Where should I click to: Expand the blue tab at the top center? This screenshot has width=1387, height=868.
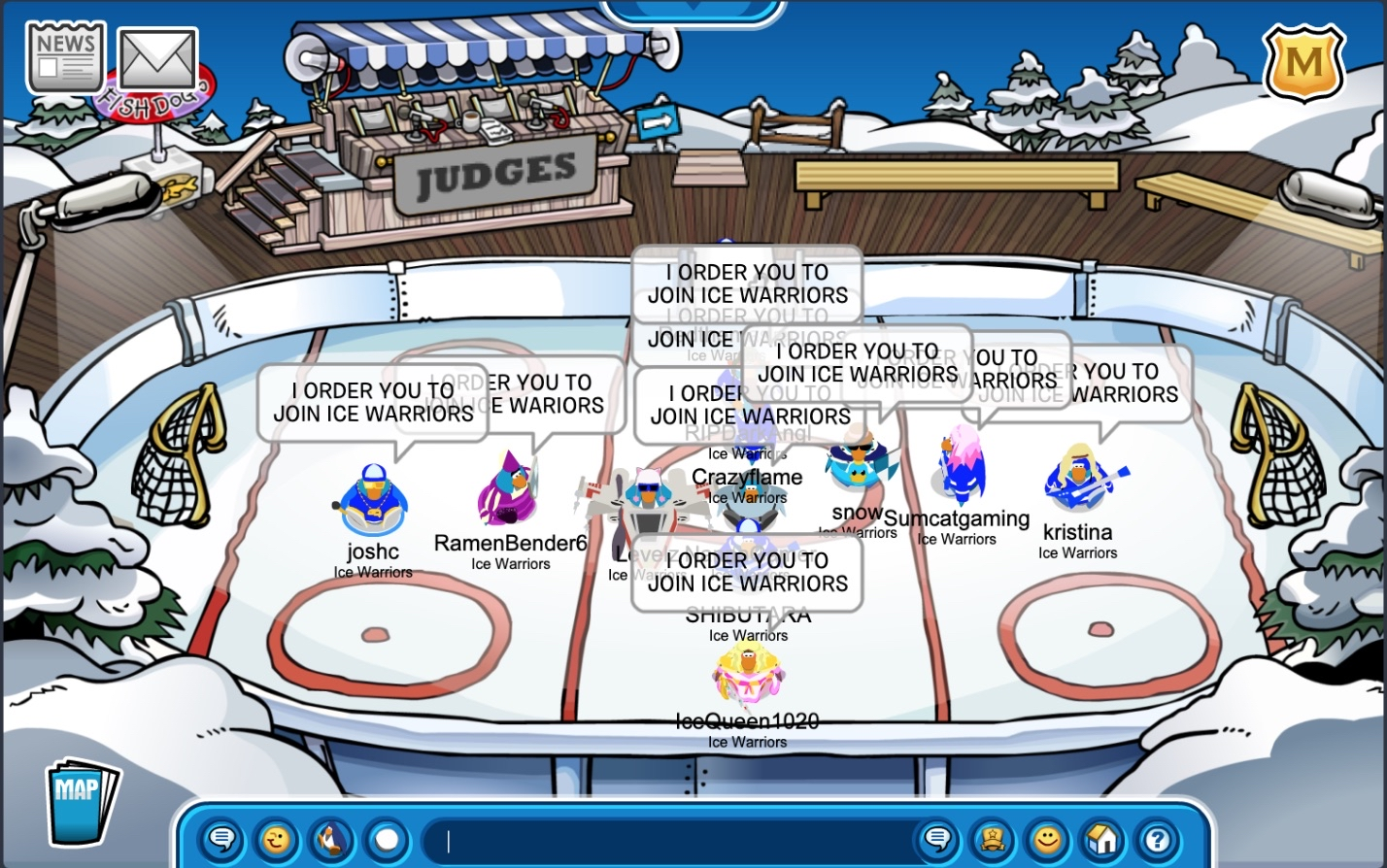[693, 10]
